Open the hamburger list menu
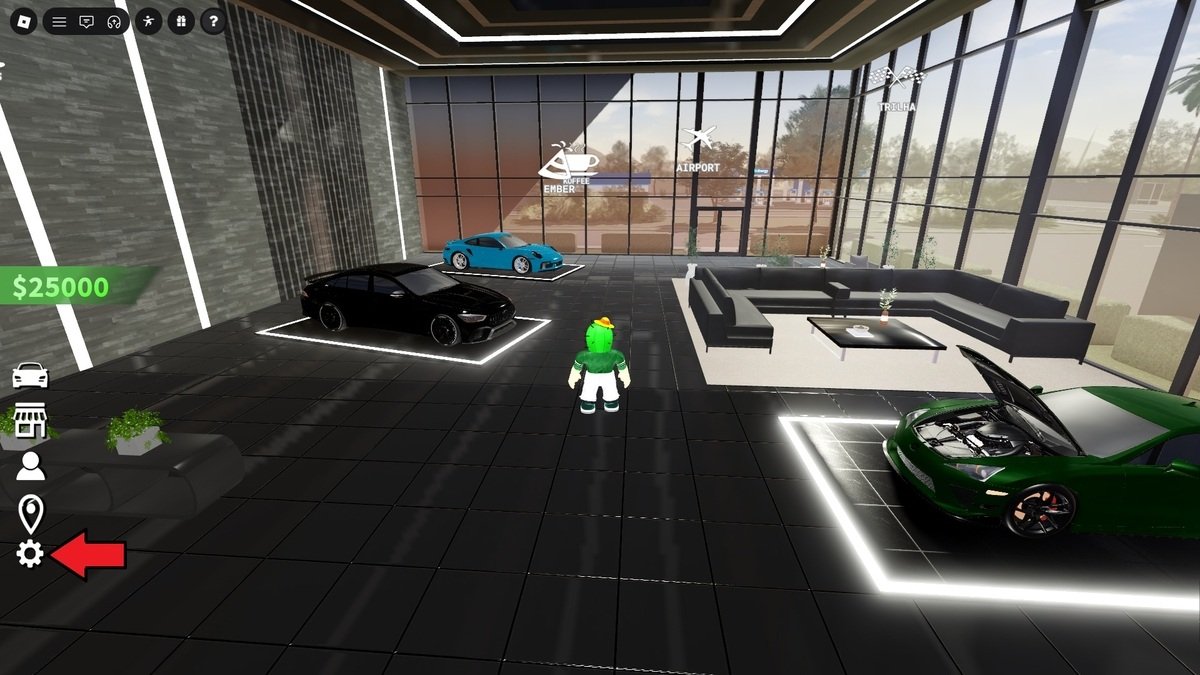Viewport: 1200px width, 675px height. click(59, 21)
